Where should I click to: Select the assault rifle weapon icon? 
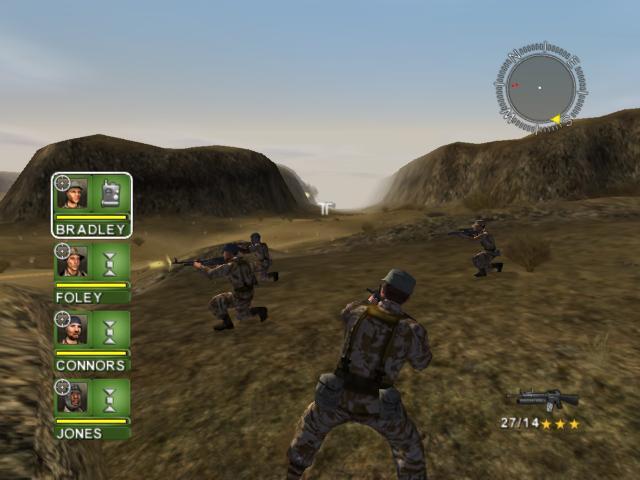(547, 400)
